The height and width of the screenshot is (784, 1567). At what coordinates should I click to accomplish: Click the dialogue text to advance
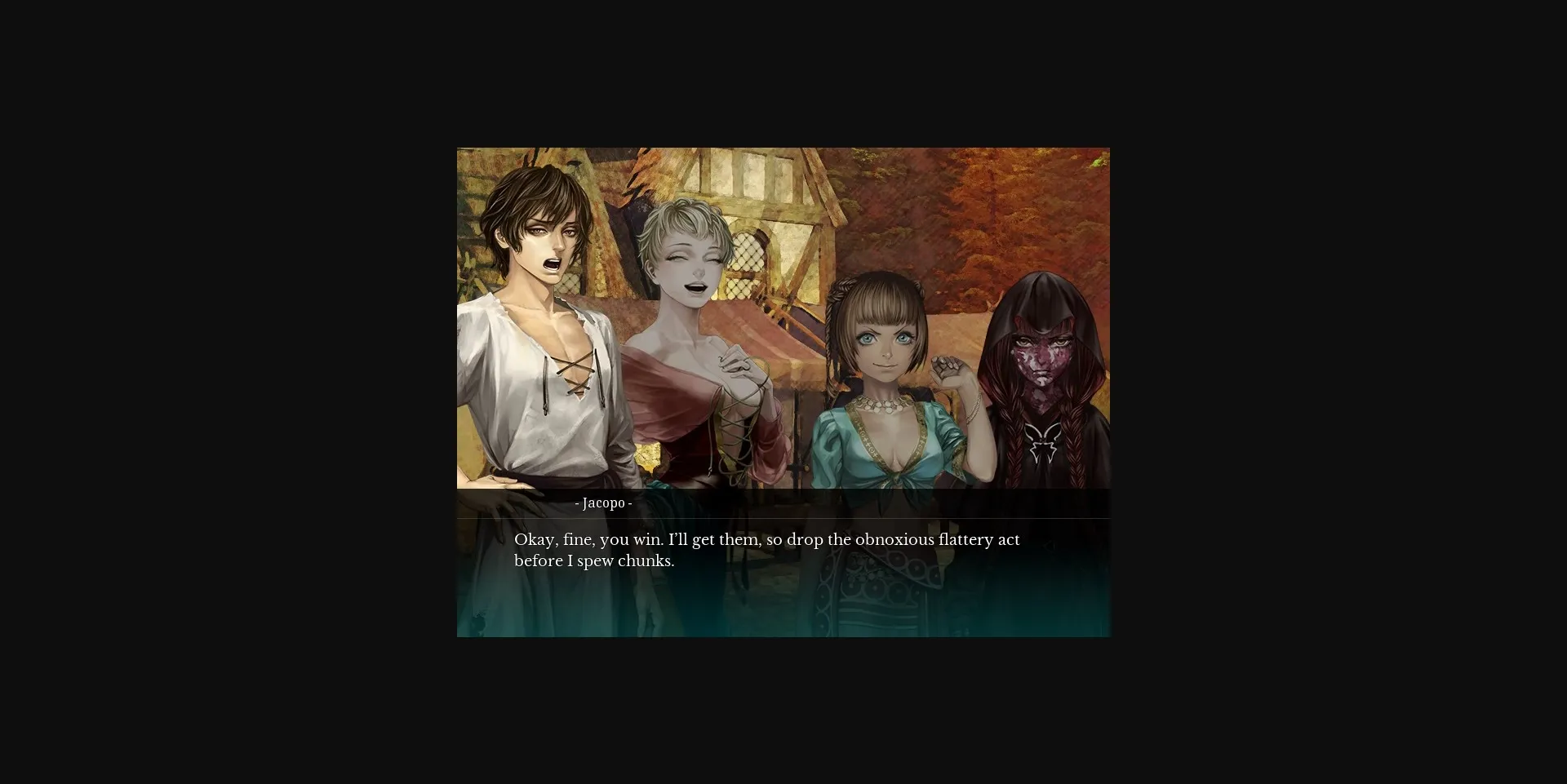coord(766,550)
